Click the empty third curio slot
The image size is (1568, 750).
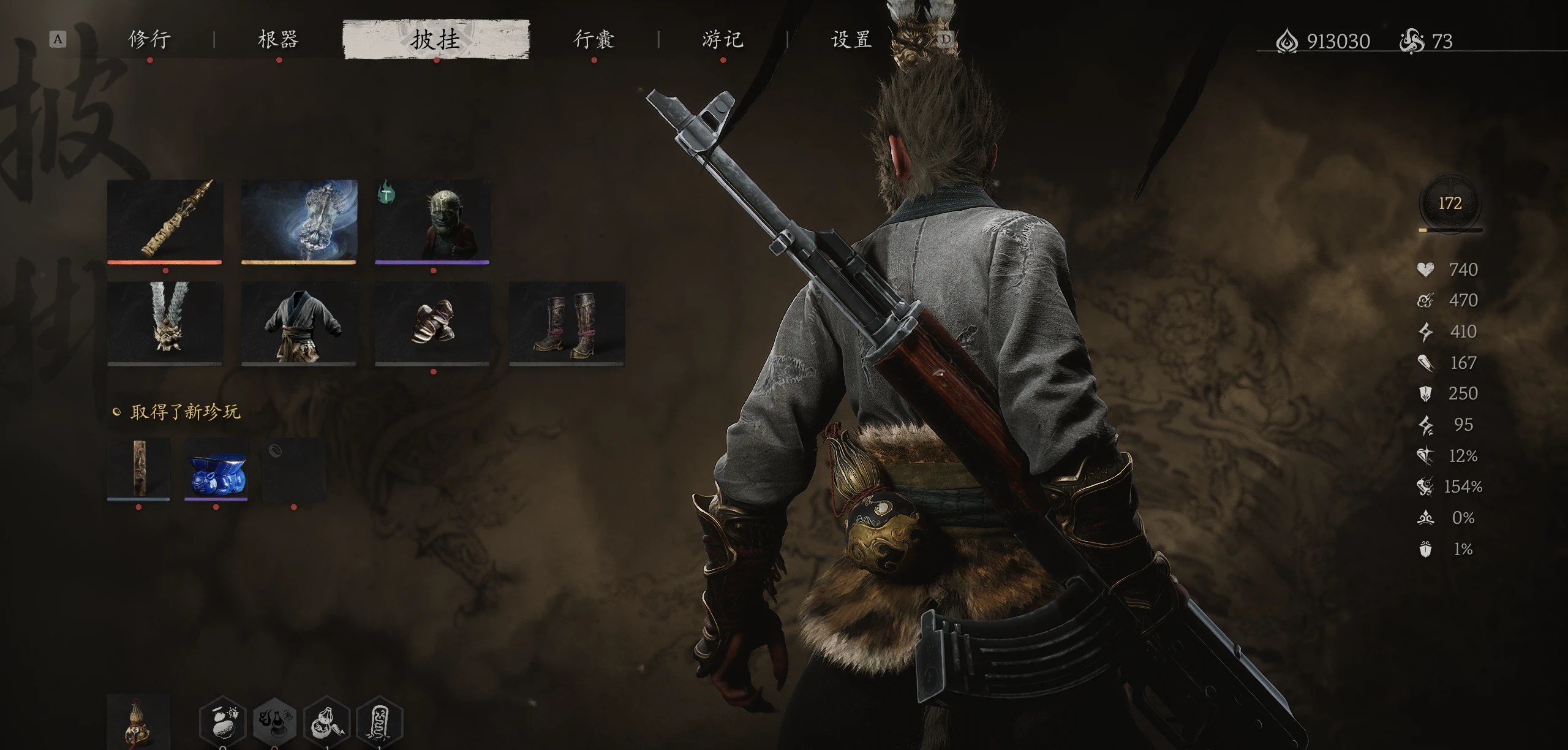[x=293, y=468]
